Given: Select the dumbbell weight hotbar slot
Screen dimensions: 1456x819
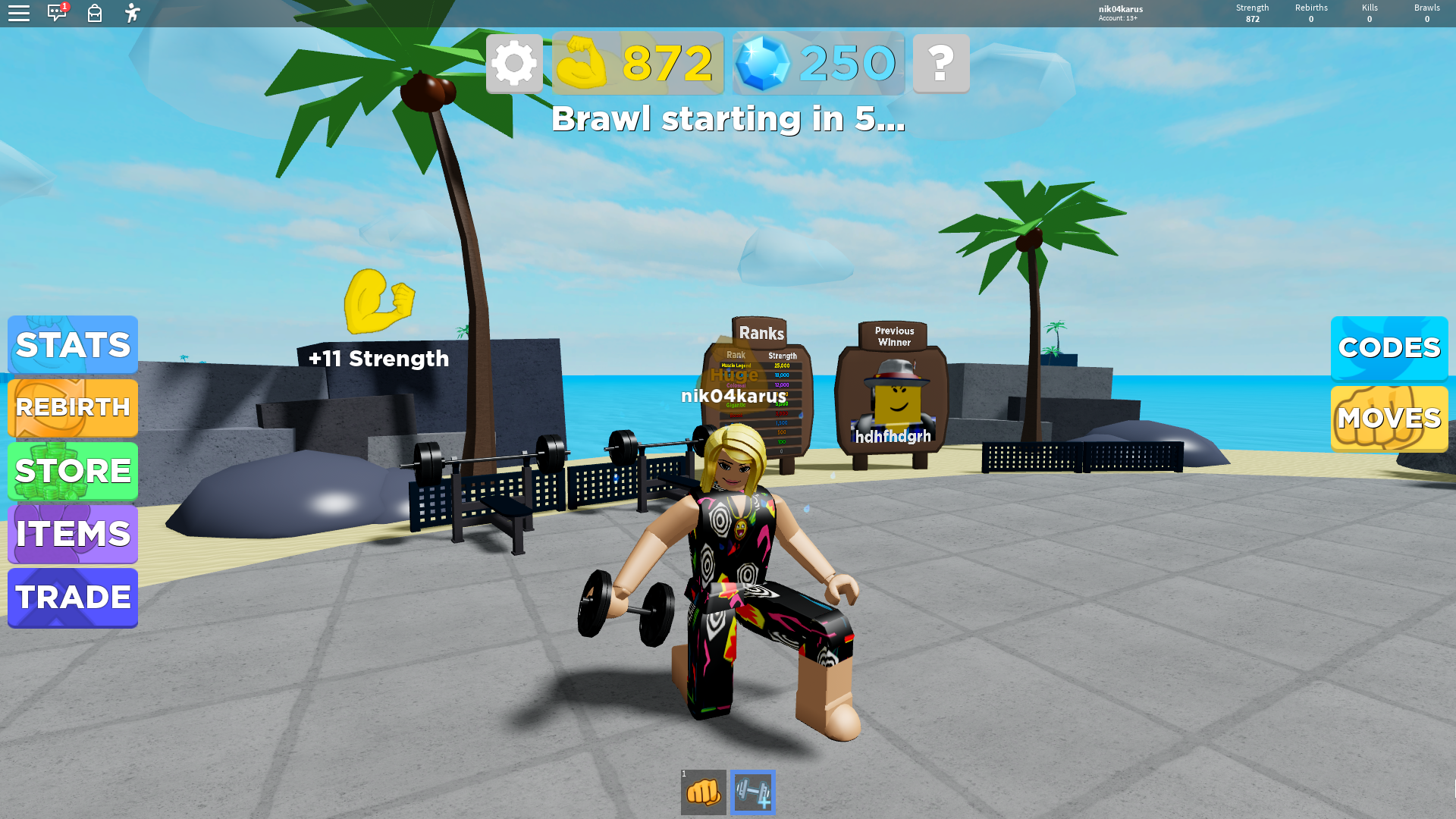Looking at the screenshot, I should point(753,792).
